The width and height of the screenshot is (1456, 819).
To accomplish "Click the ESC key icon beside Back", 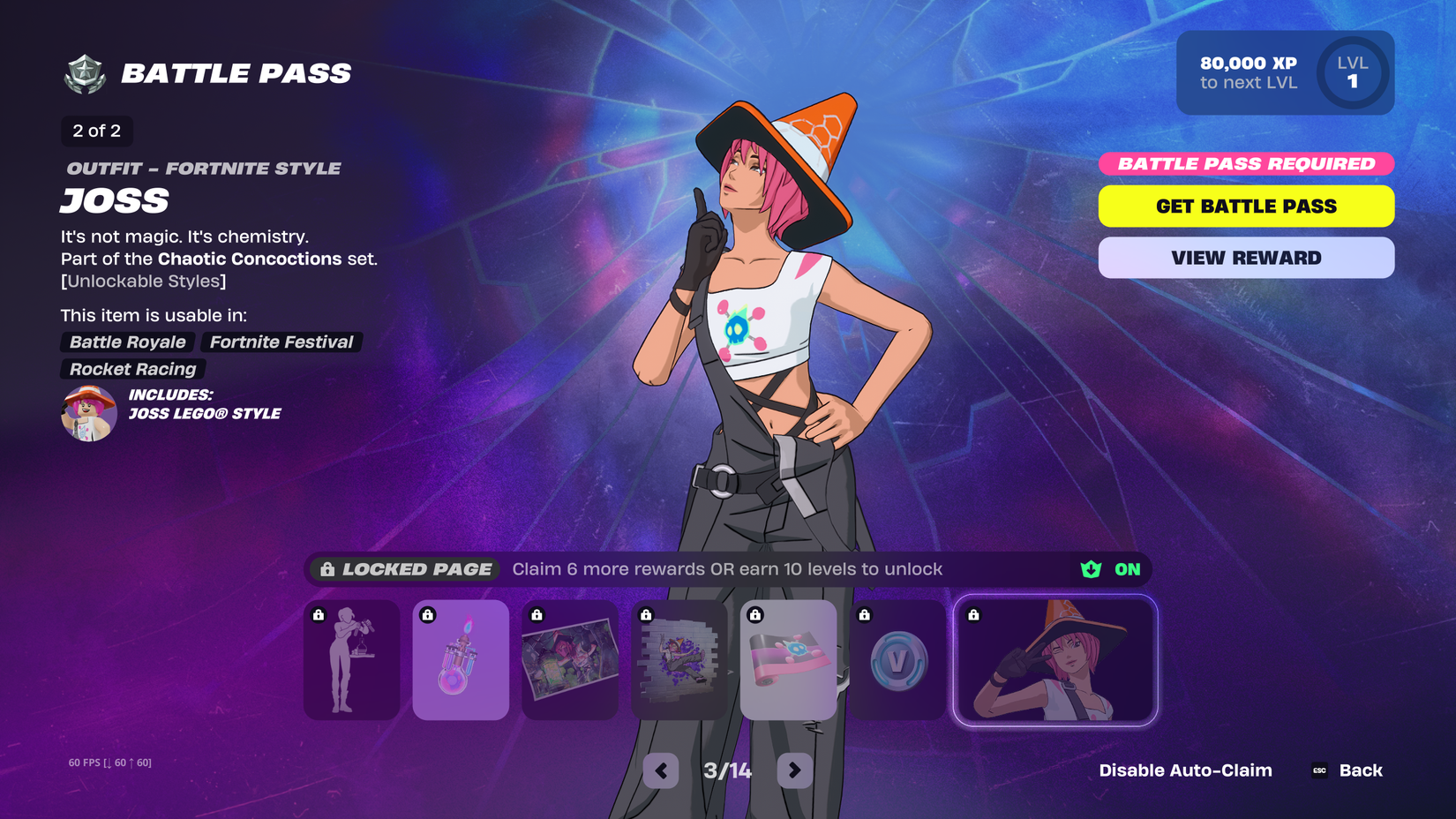I will coord(1318,770).
